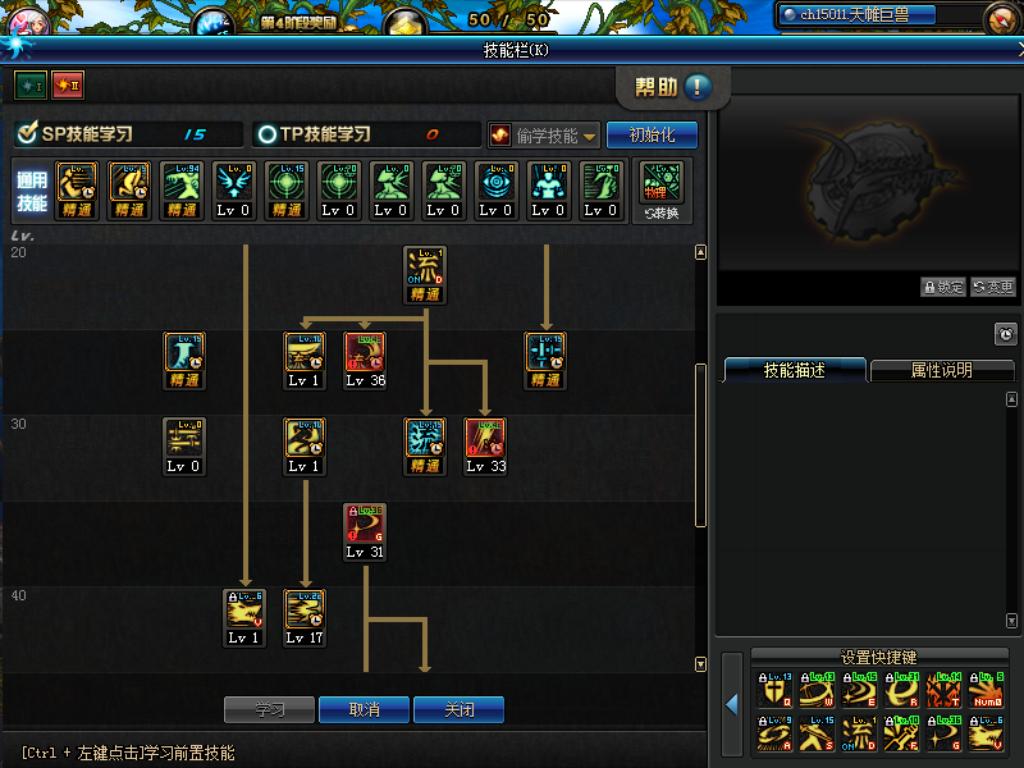This screenshot has height=768, width=1024.
Task: Close the skill window via 关闭
Action: coord(459,710)
